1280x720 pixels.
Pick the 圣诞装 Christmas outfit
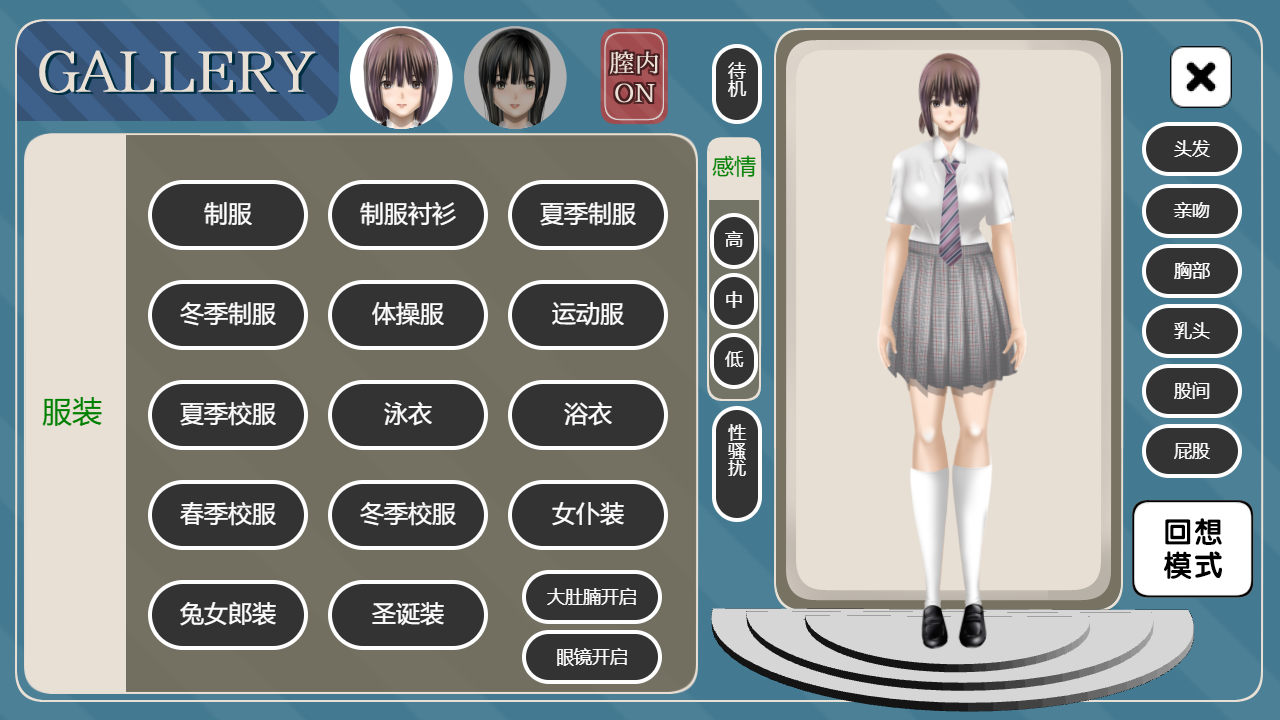pyautogui.click(x=408, y=615)
